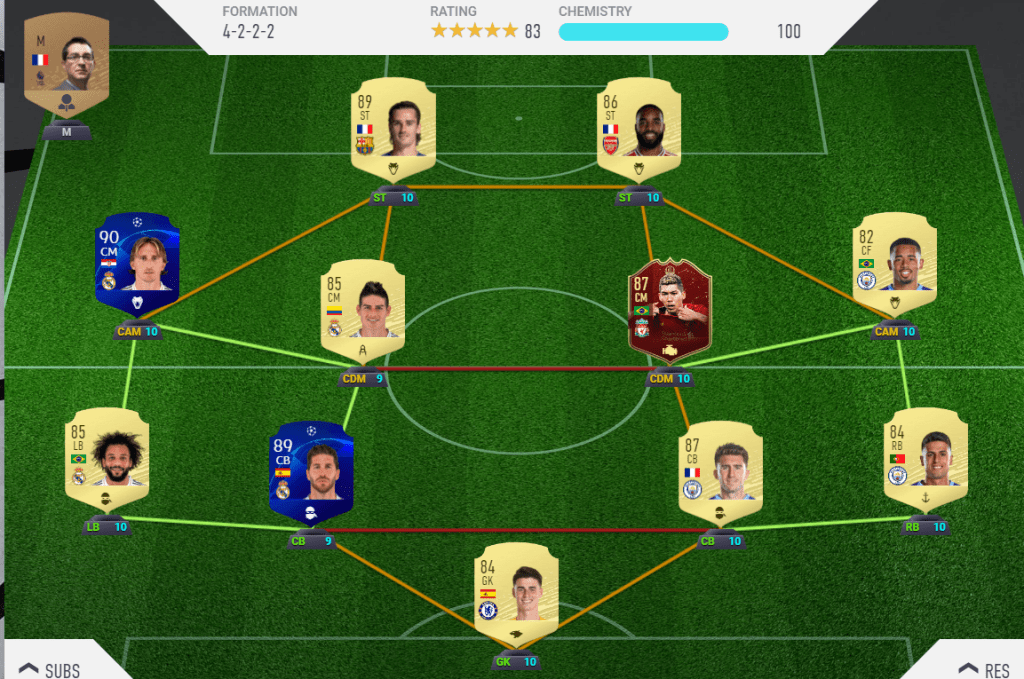
Task: Expand the SUBS bench panel
Action: (x=50, y=668)
